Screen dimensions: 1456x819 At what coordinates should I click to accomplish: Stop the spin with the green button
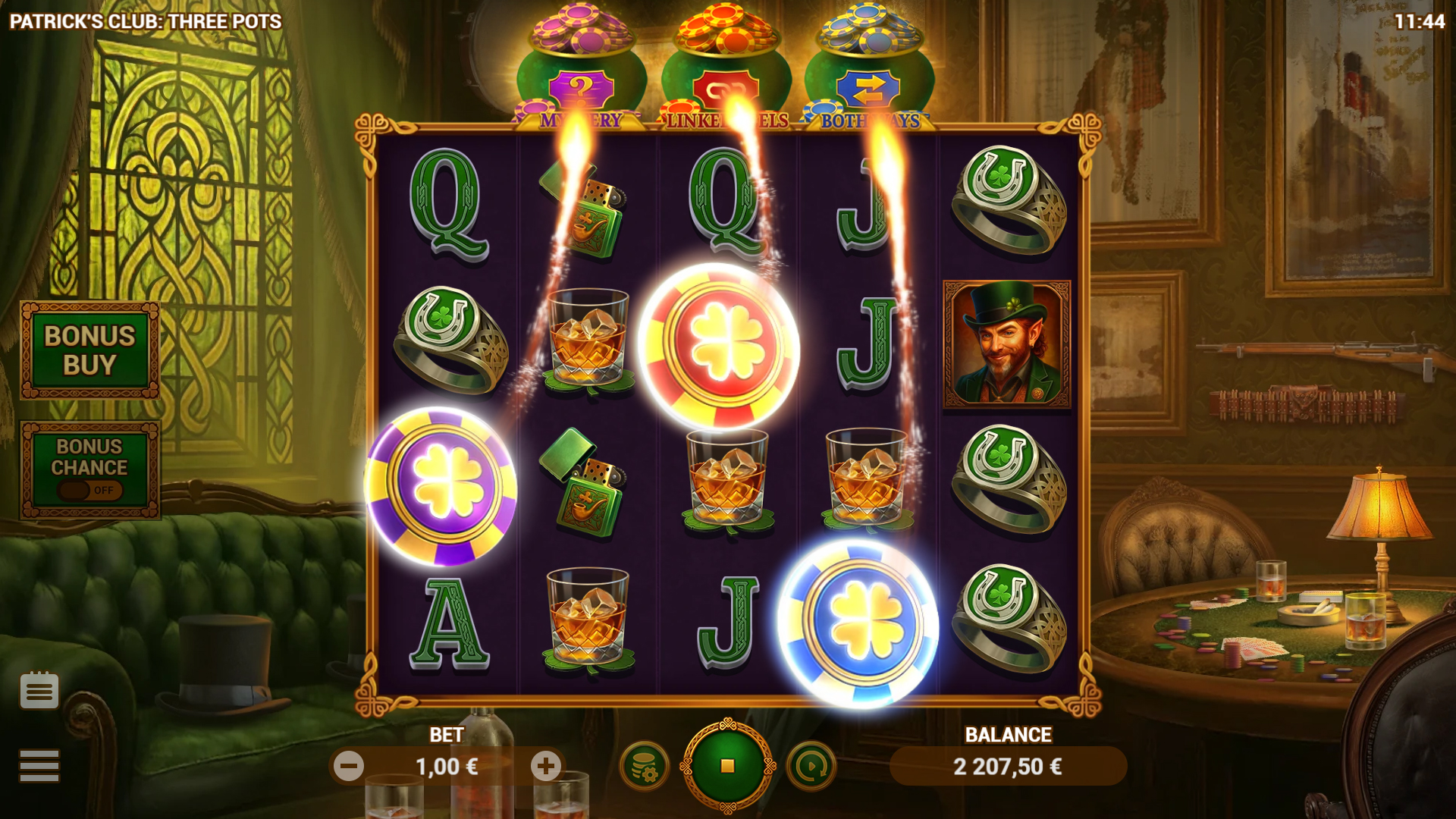[727, 766]
